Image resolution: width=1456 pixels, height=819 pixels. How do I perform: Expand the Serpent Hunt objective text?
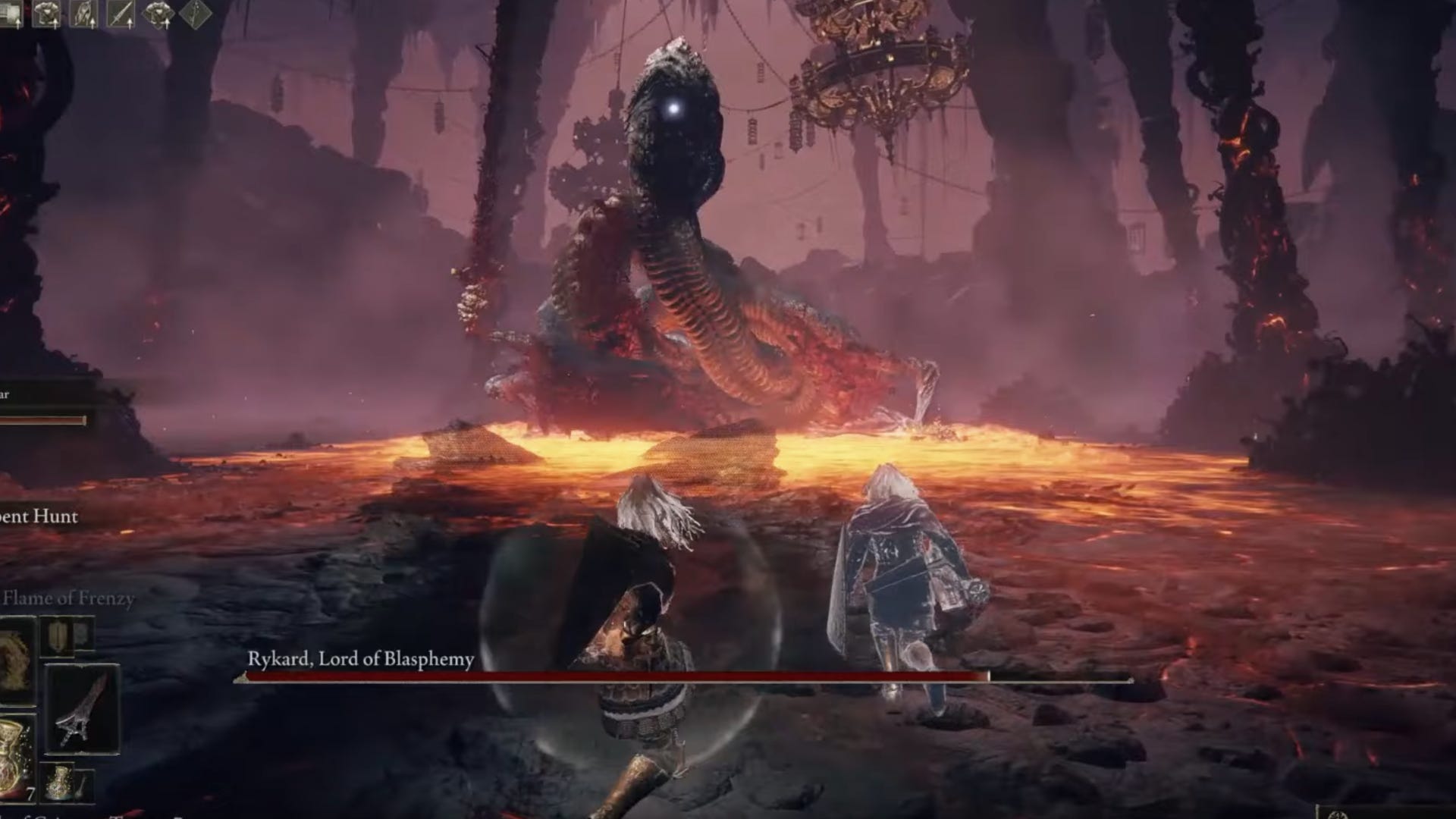tap(36, 516)
